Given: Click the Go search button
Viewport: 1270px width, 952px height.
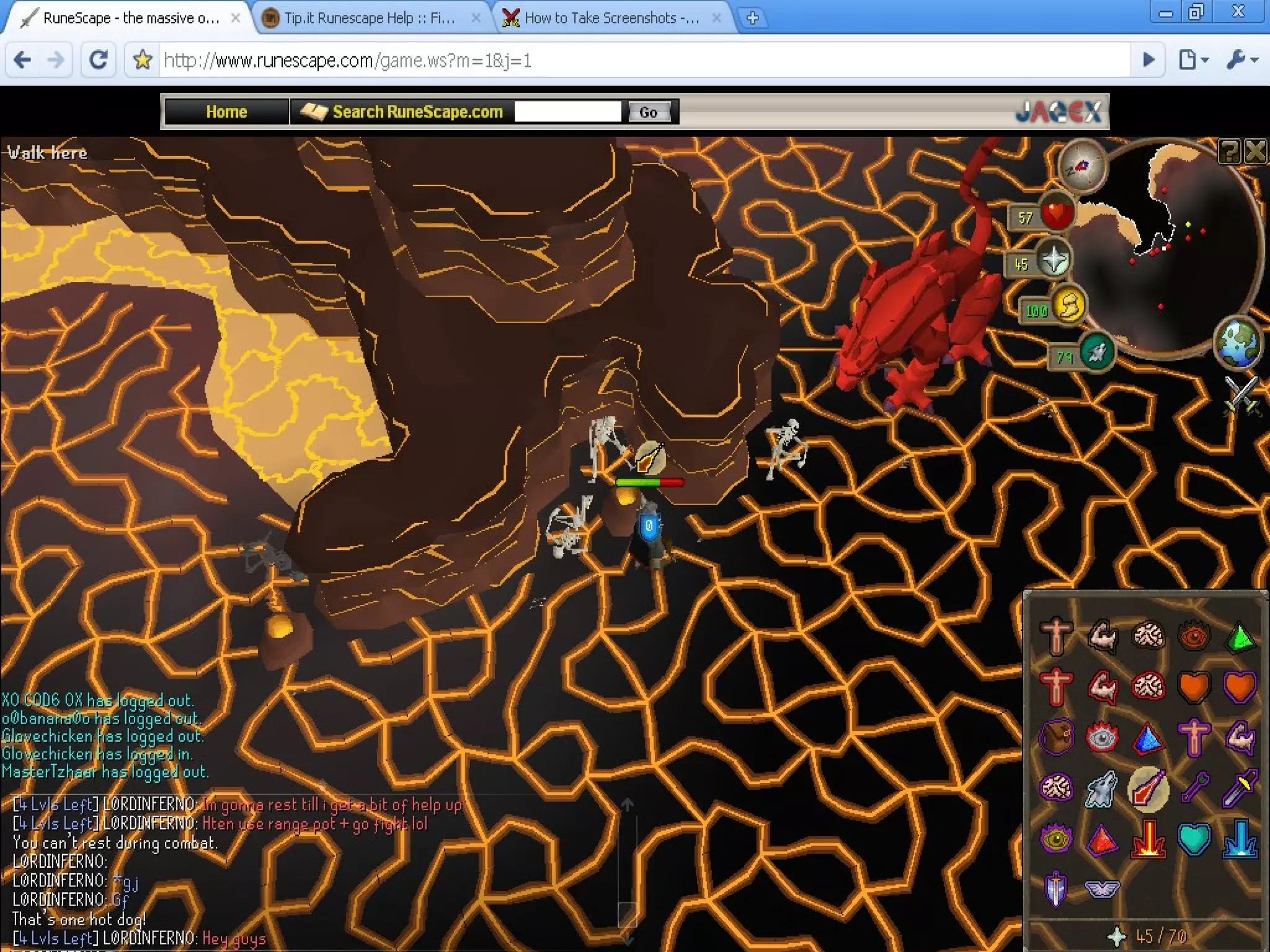Looking at the screenshot, I should 648,112.
